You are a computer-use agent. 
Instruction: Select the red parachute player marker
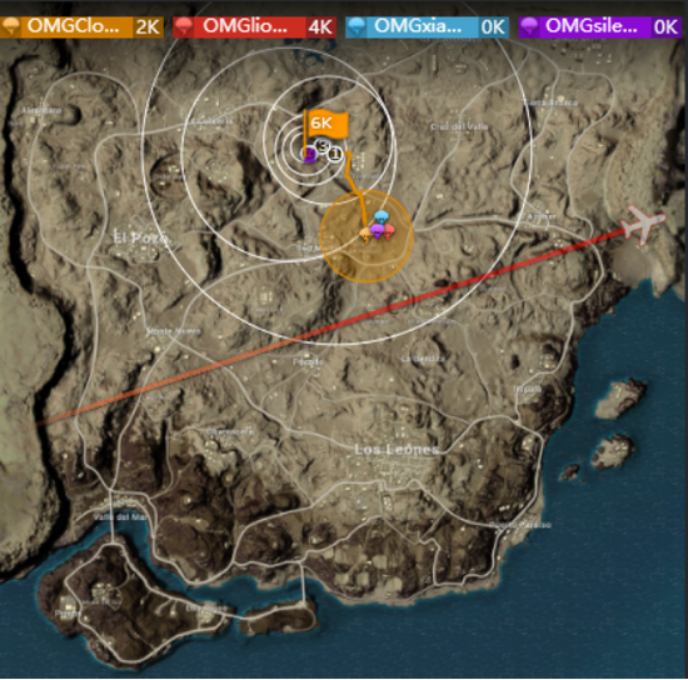tap(389, 232)
